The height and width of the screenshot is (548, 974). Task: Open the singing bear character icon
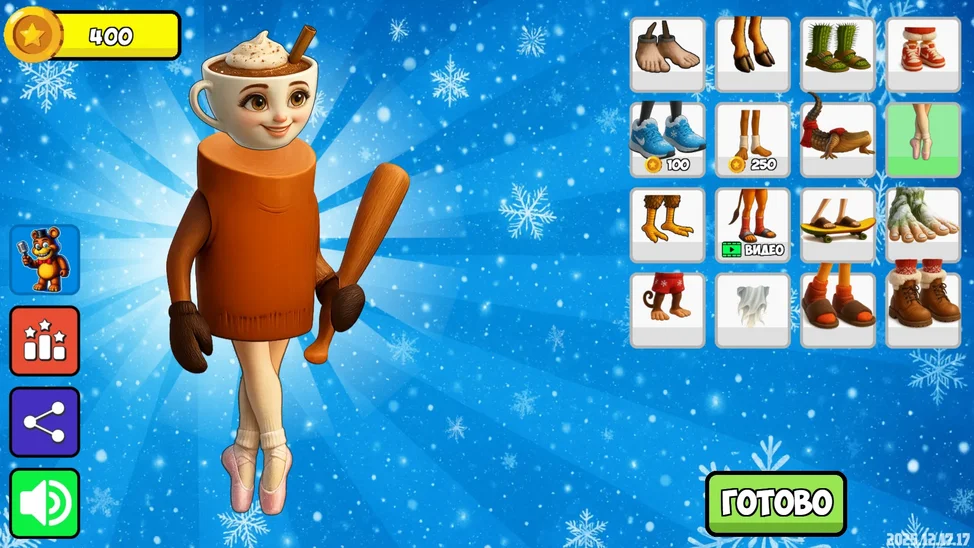(x=45, y=260)
